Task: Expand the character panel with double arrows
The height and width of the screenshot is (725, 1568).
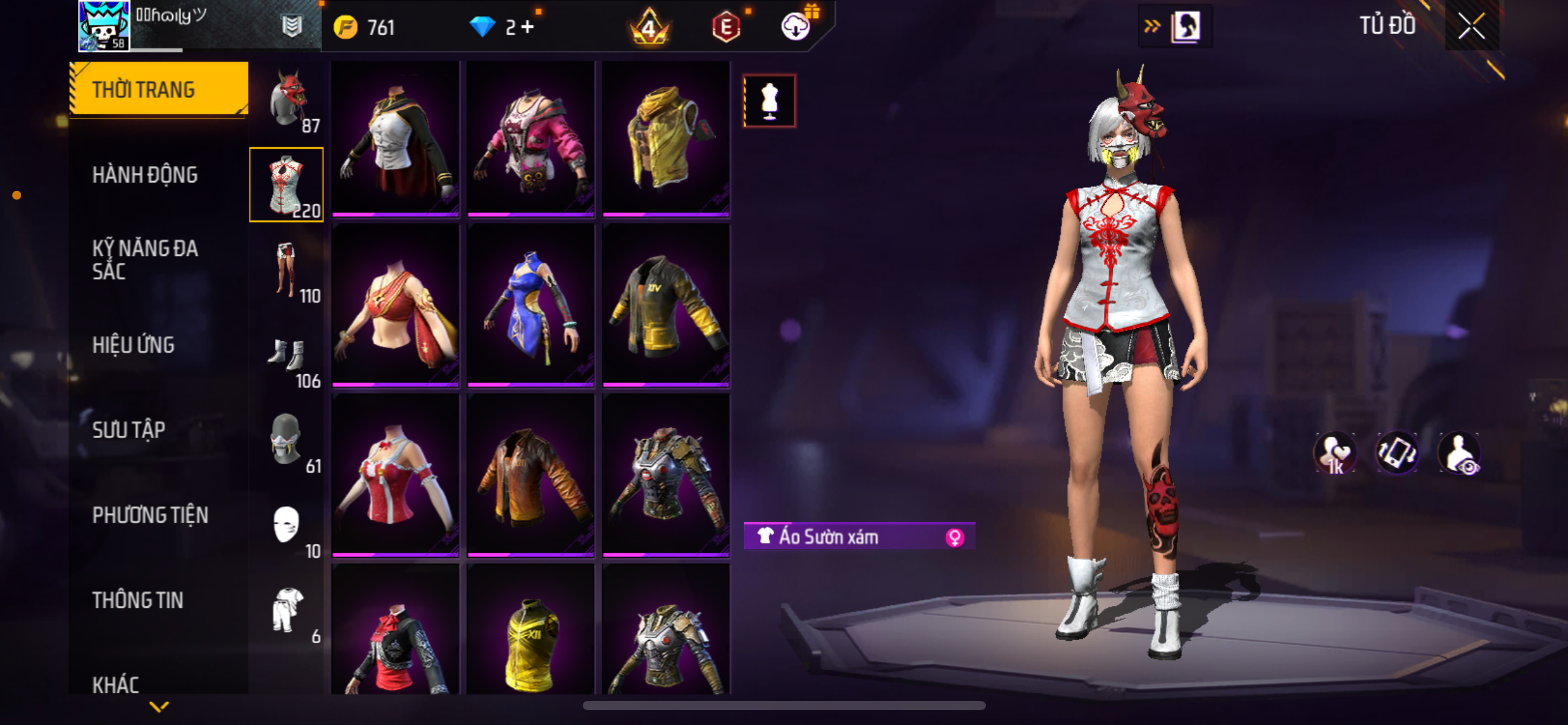Action: [1152, 26]
